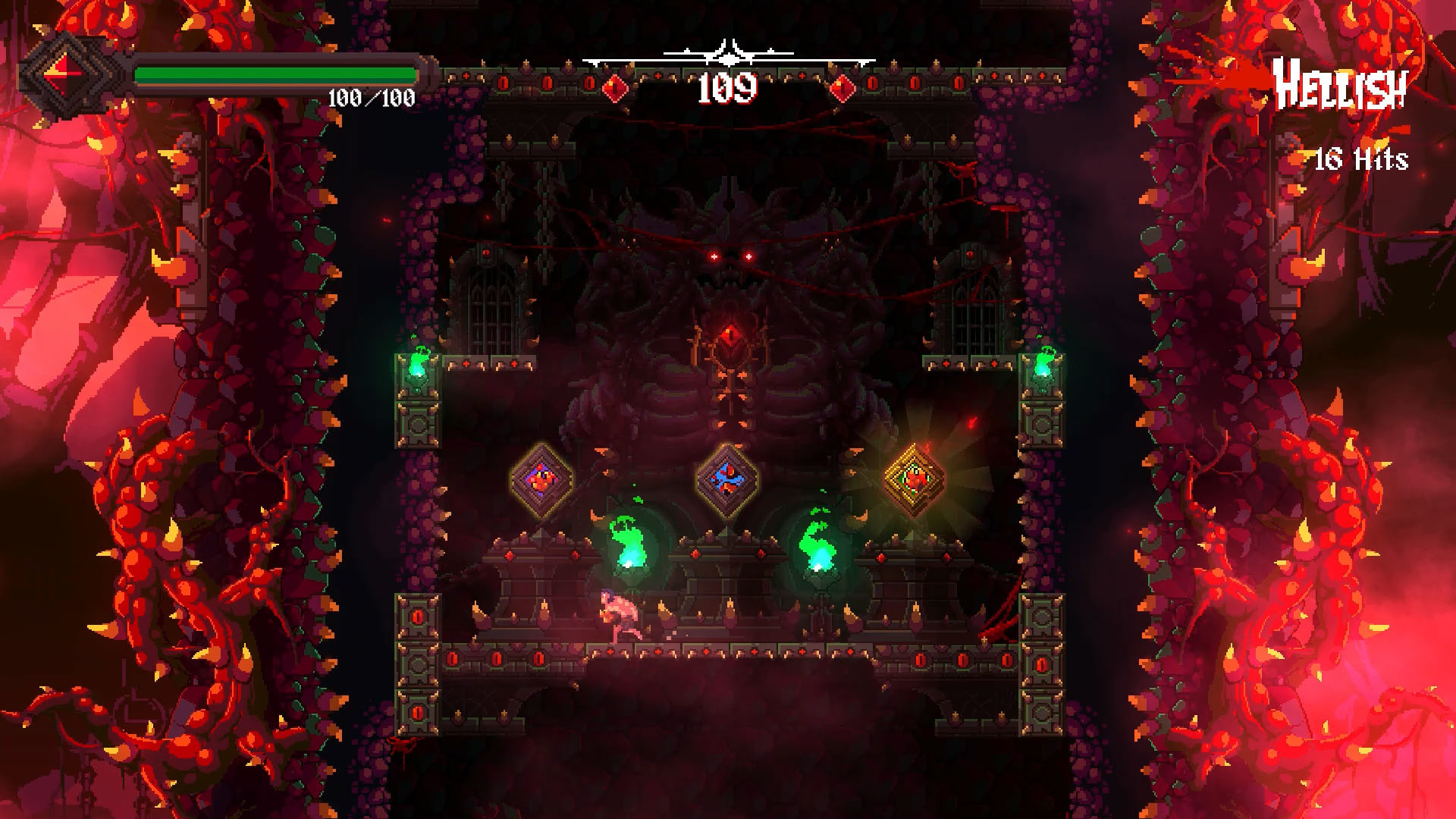
Task: Click the red diamond gem left of the score
Action: pos(615,88)
